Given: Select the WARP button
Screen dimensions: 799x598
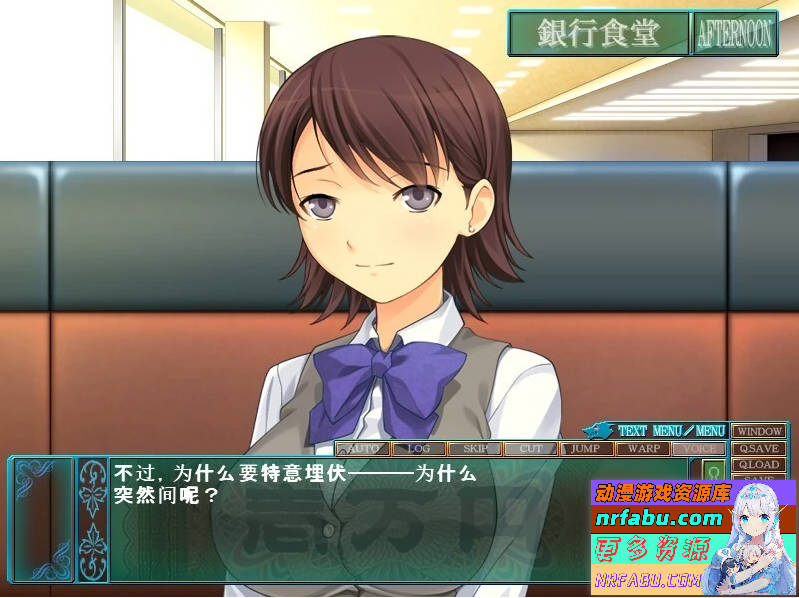Looking at the screenshot, I should pyautogui.click(x=642, y=449).
